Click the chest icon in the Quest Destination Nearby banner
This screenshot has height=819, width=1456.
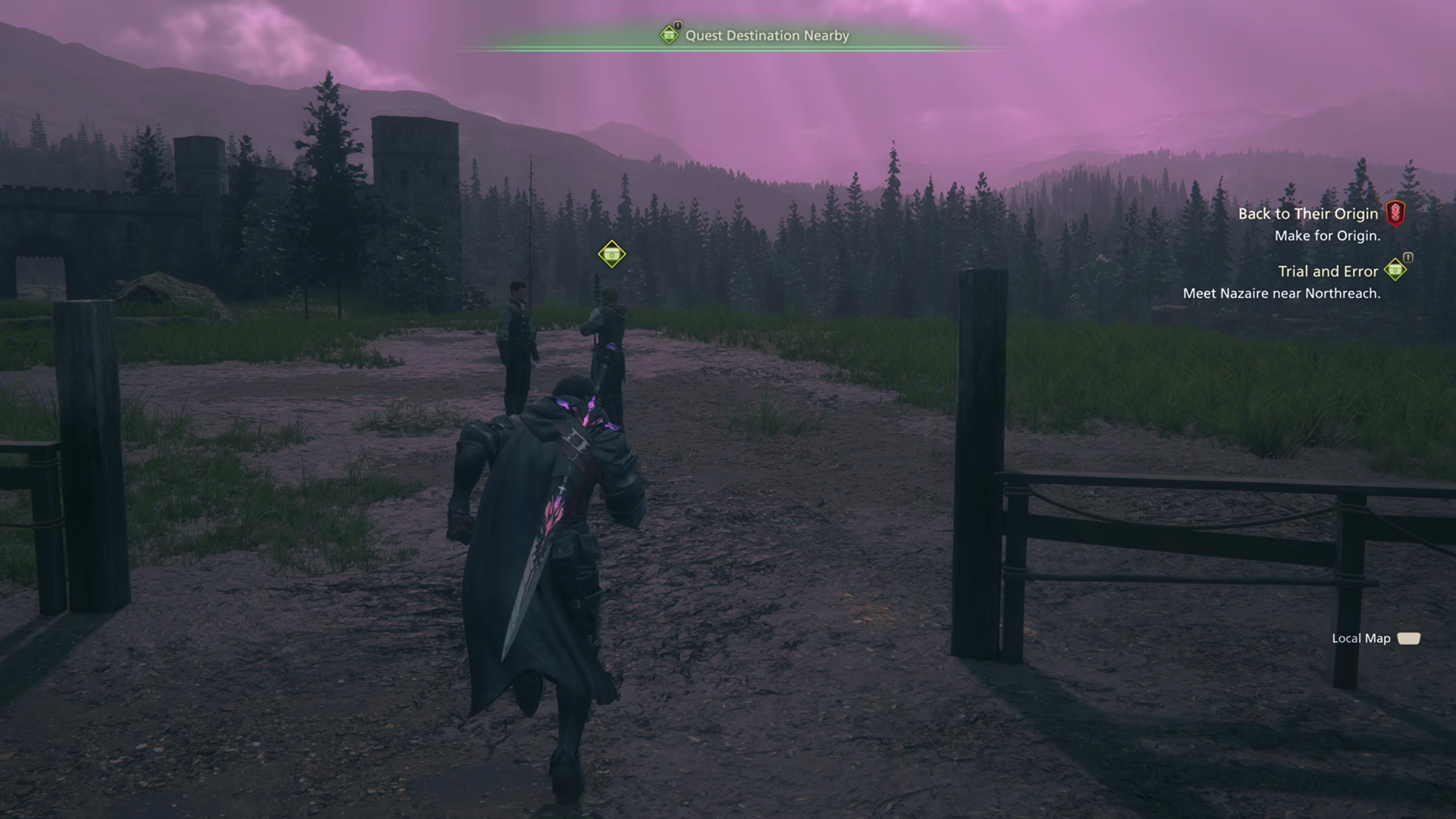coord(669,36)
